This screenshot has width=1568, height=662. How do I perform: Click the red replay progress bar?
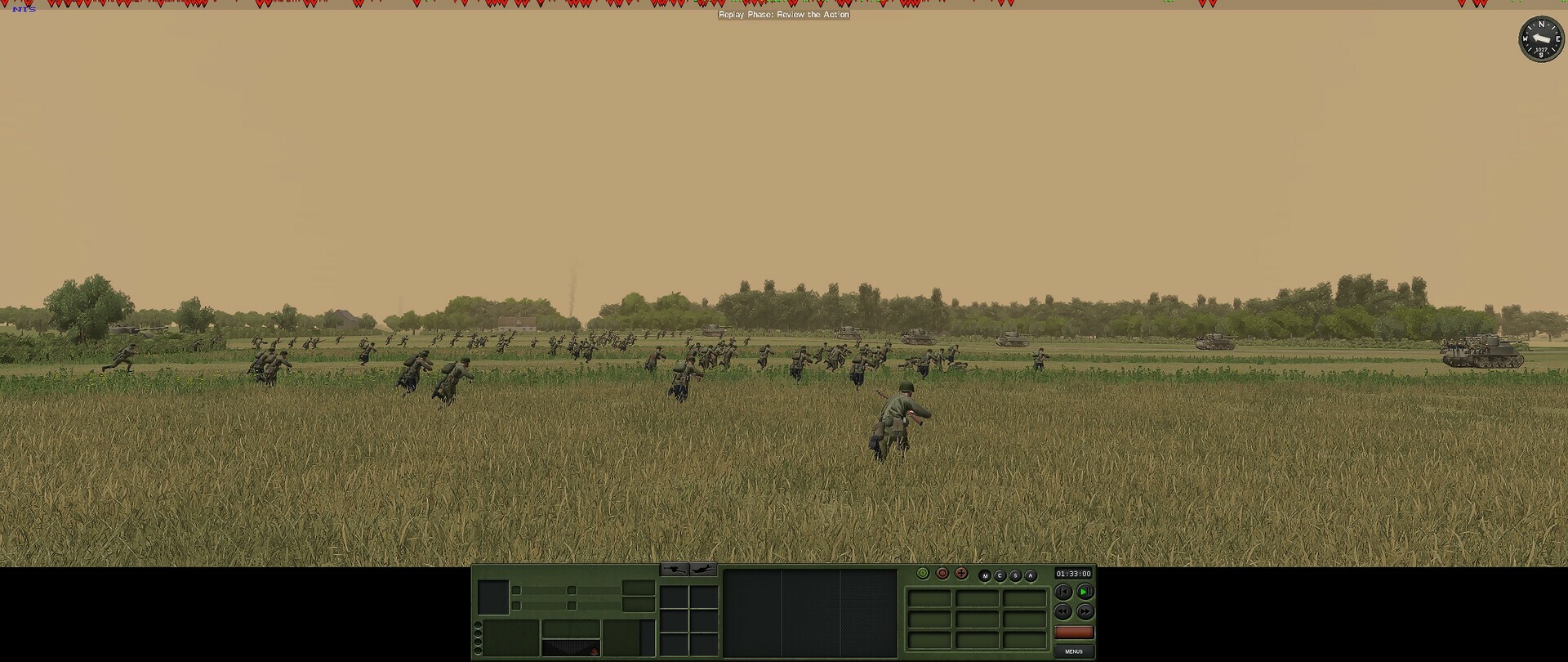(x=1074, y=632)
